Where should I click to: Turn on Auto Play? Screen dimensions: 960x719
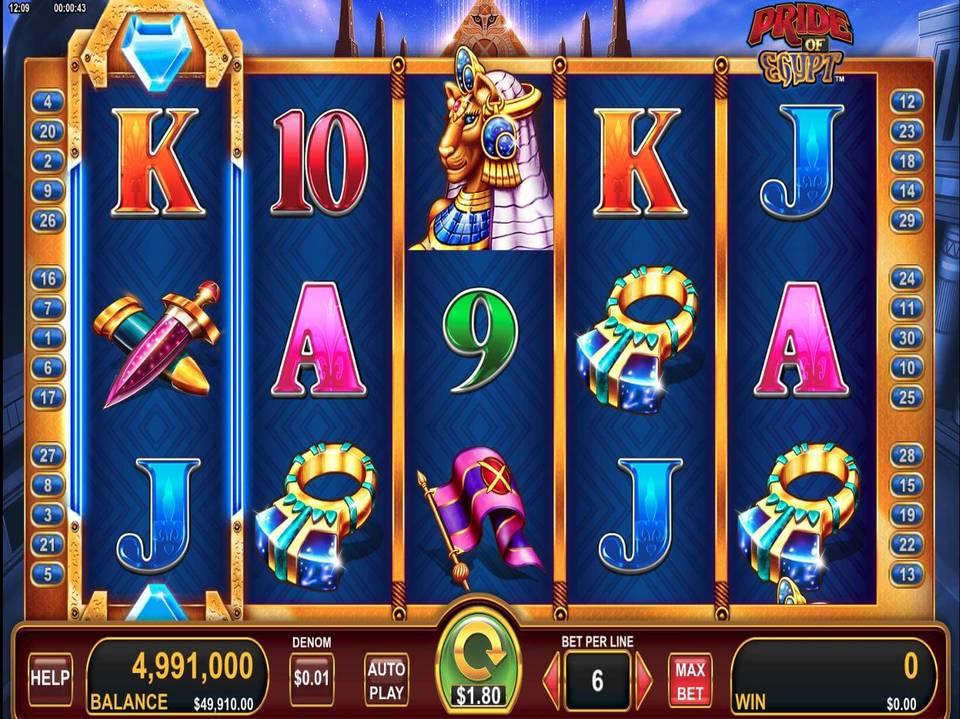386,679
